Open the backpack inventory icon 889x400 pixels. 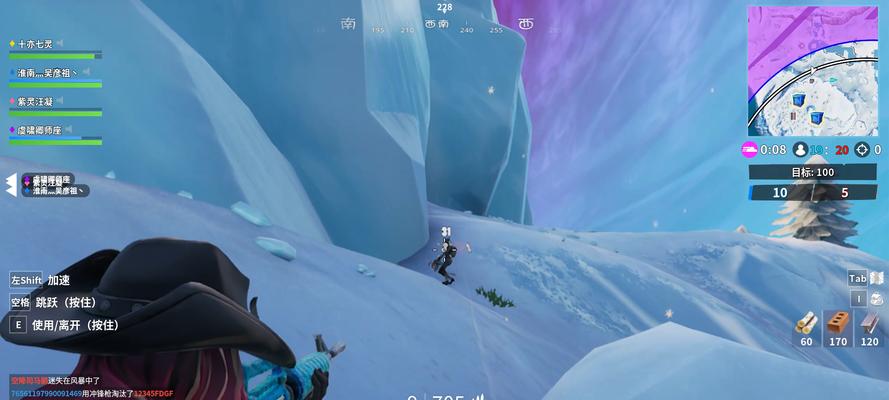click(x=876, y=298)
